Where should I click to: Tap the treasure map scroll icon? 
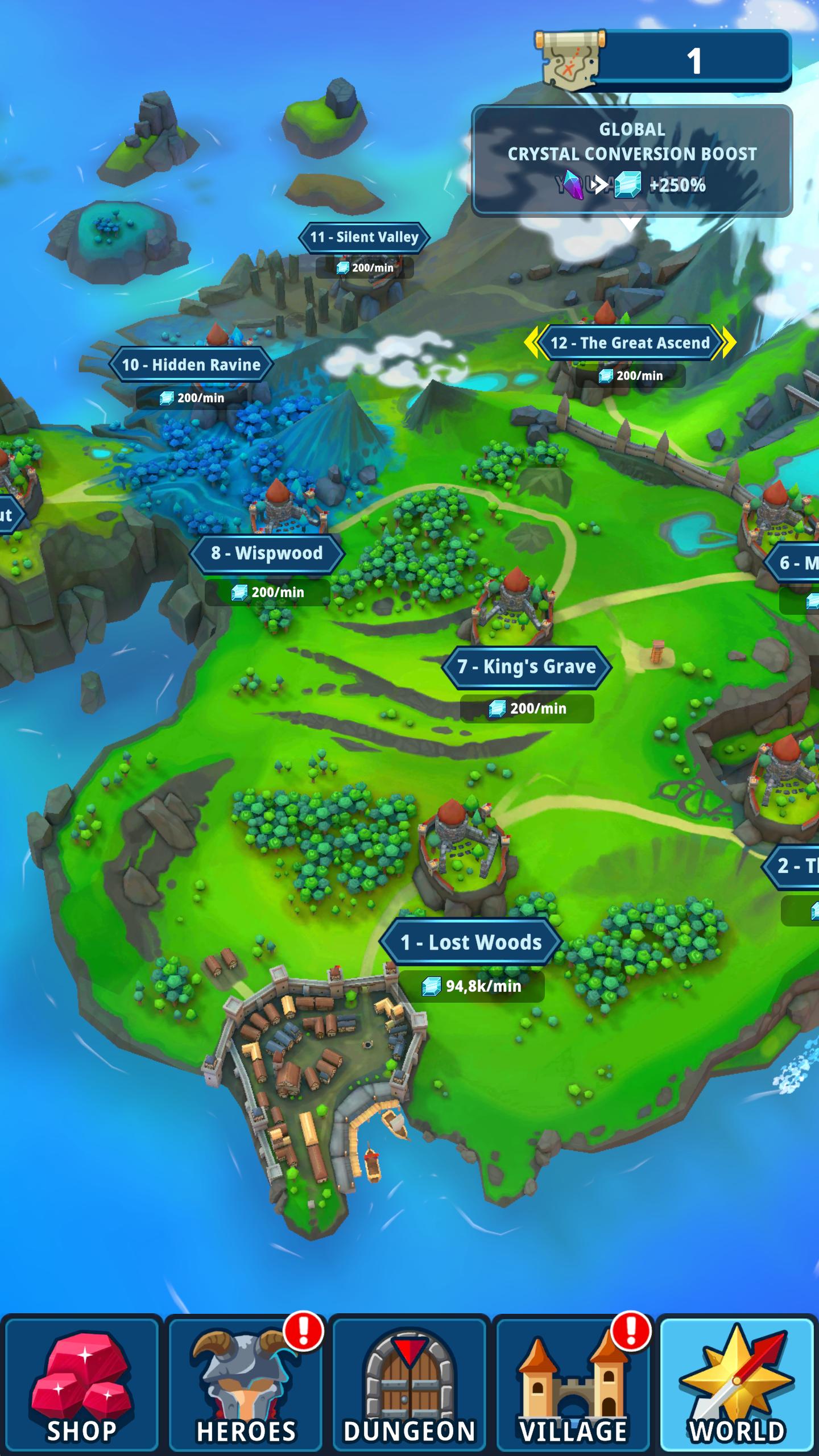(570, 61)
